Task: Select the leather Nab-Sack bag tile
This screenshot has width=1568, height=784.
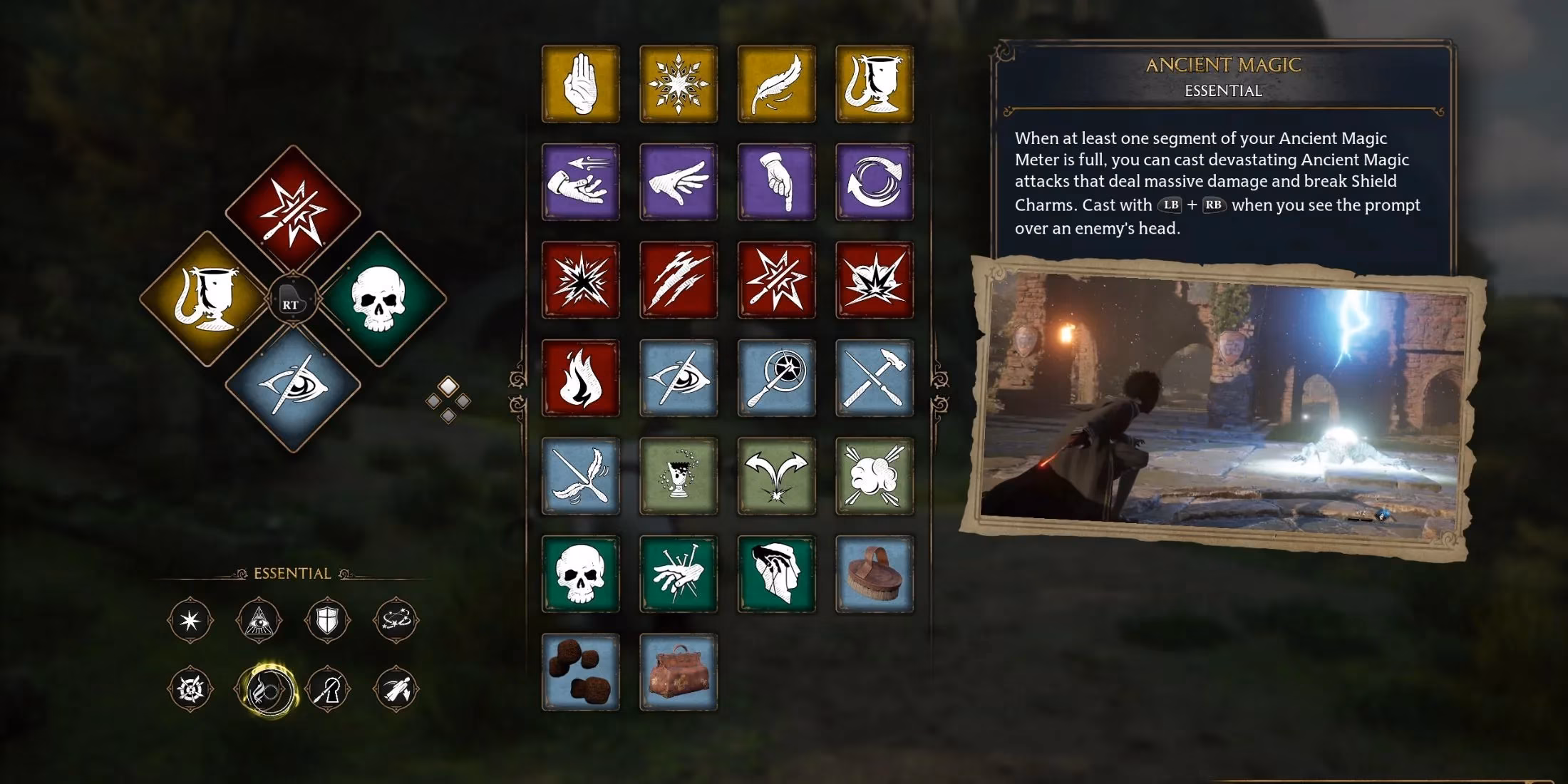Action: tap(679, 672)
